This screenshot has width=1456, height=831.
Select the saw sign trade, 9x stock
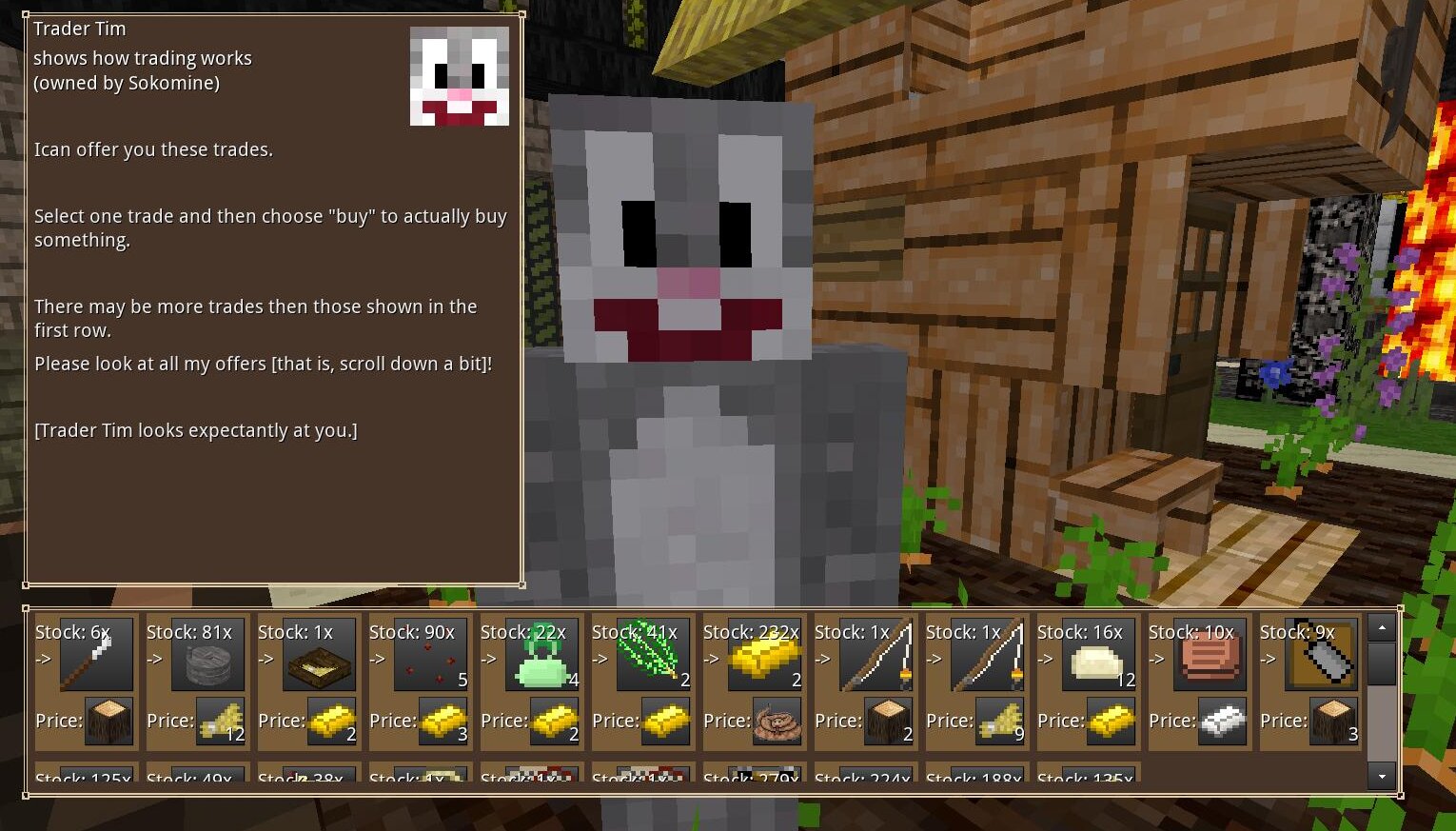[x=1321, y=655]
